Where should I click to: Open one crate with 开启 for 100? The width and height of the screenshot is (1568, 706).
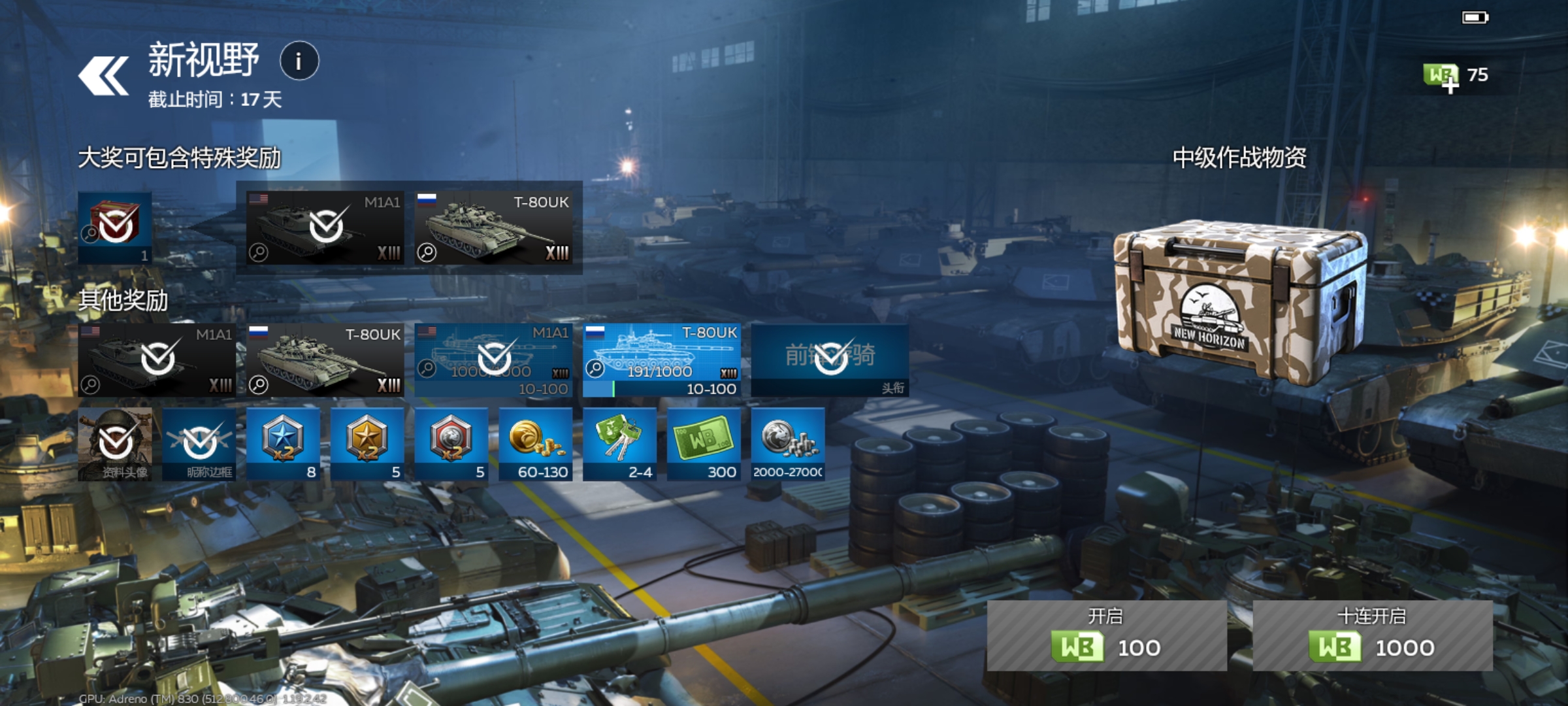point(1107,635)
